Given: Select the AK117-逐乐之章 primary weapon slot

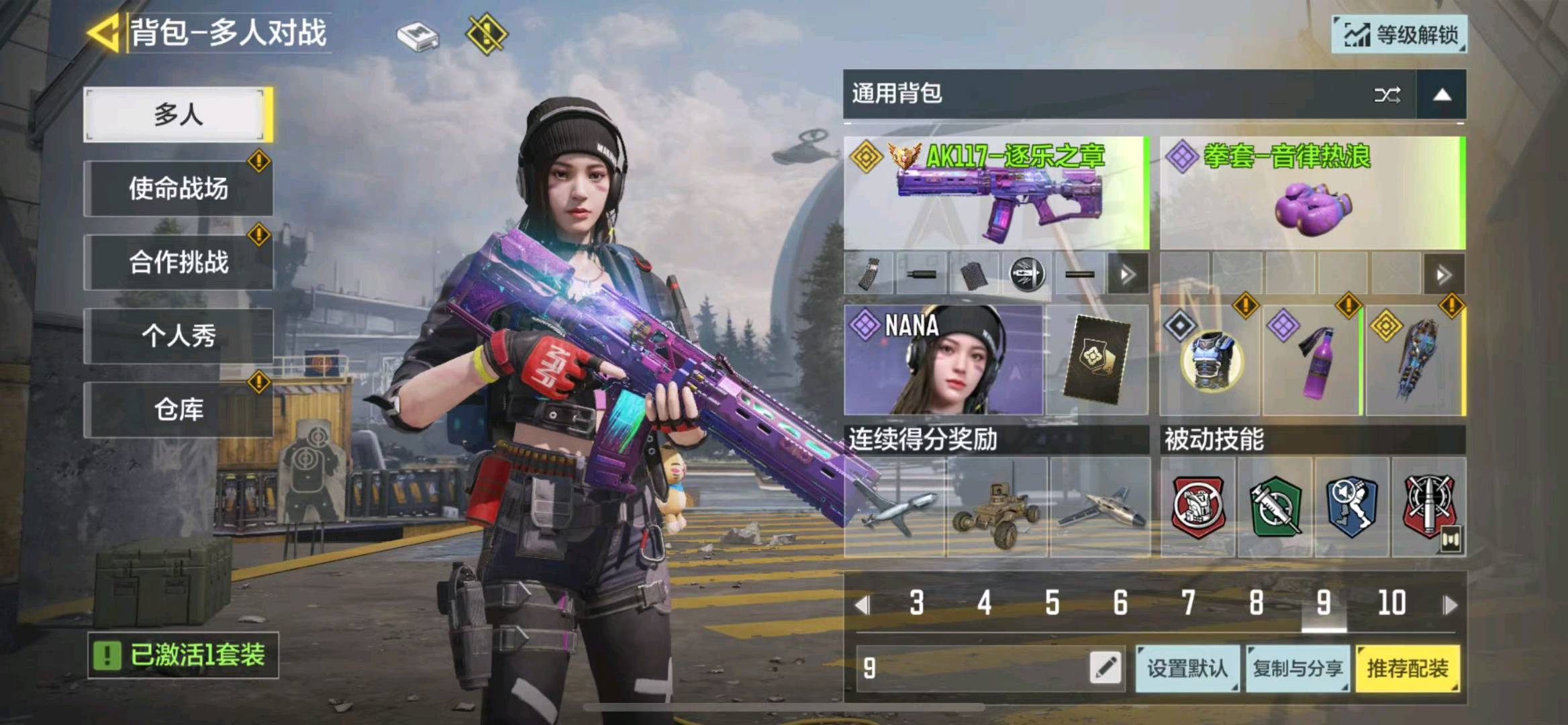Looking at the screenshot, I should tap(996, 193).
